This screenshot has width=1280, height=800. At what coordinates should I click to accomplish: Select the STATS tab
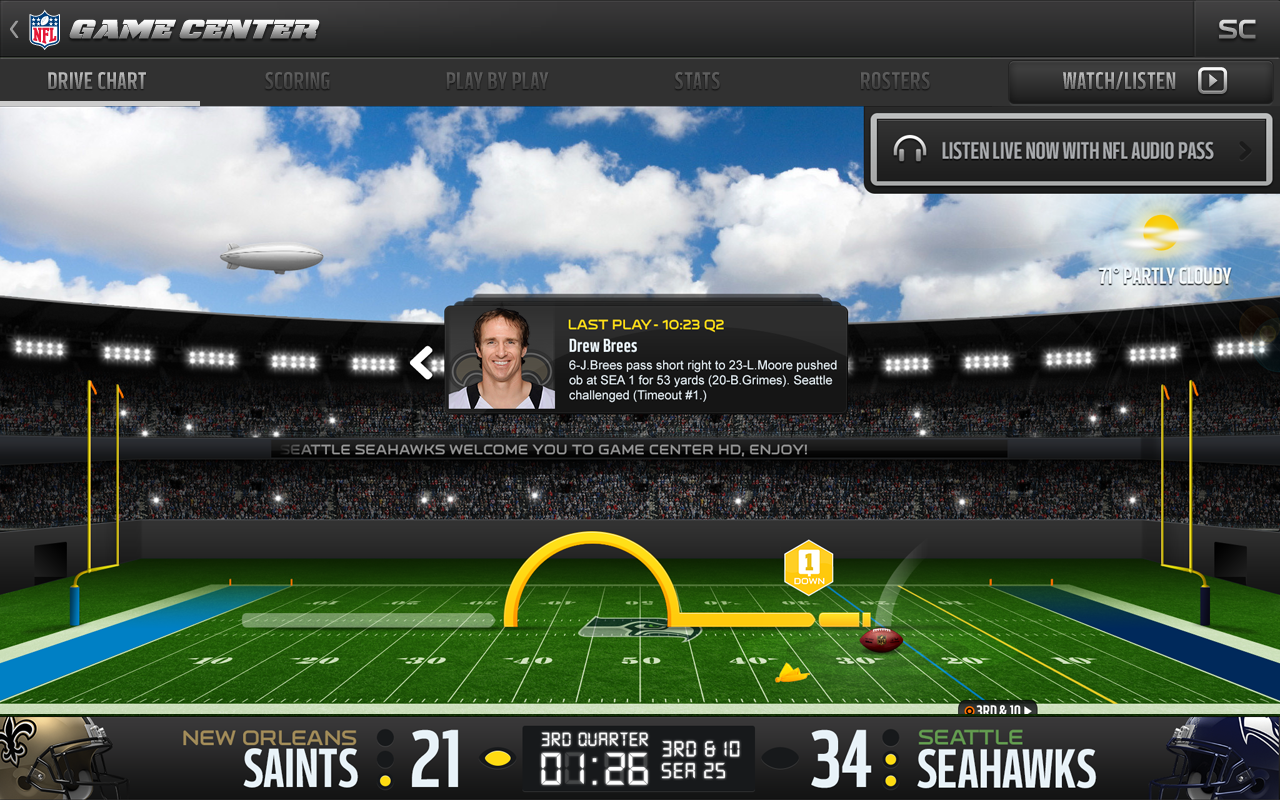697,81
